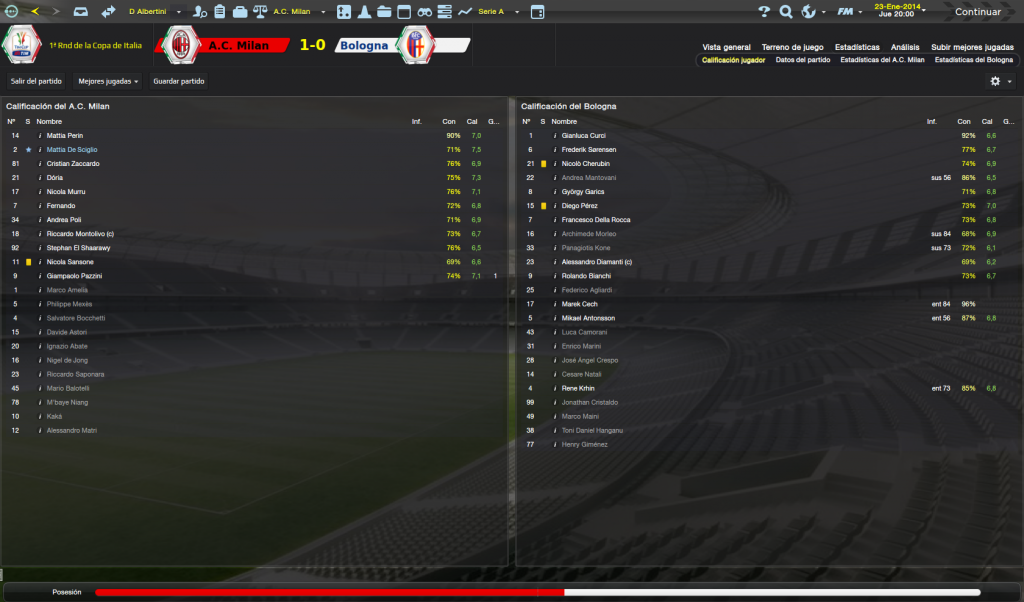Image resolution: width=1024 pixels, height=602 pixels.
Task: Open the magnifying glass search
Action: tap(786, 12)
